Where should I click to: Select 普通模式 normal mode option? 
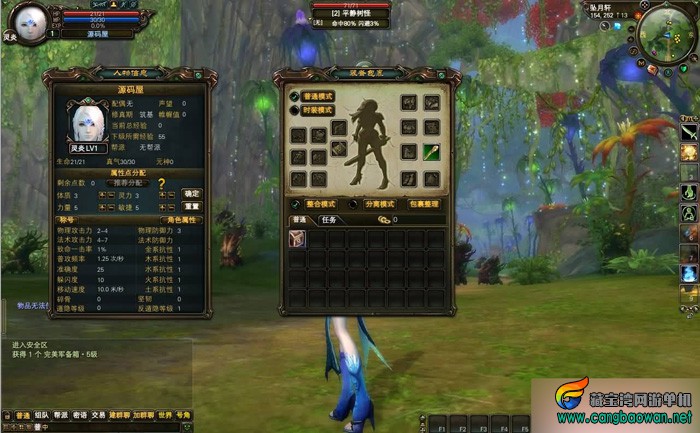(318, 97)
